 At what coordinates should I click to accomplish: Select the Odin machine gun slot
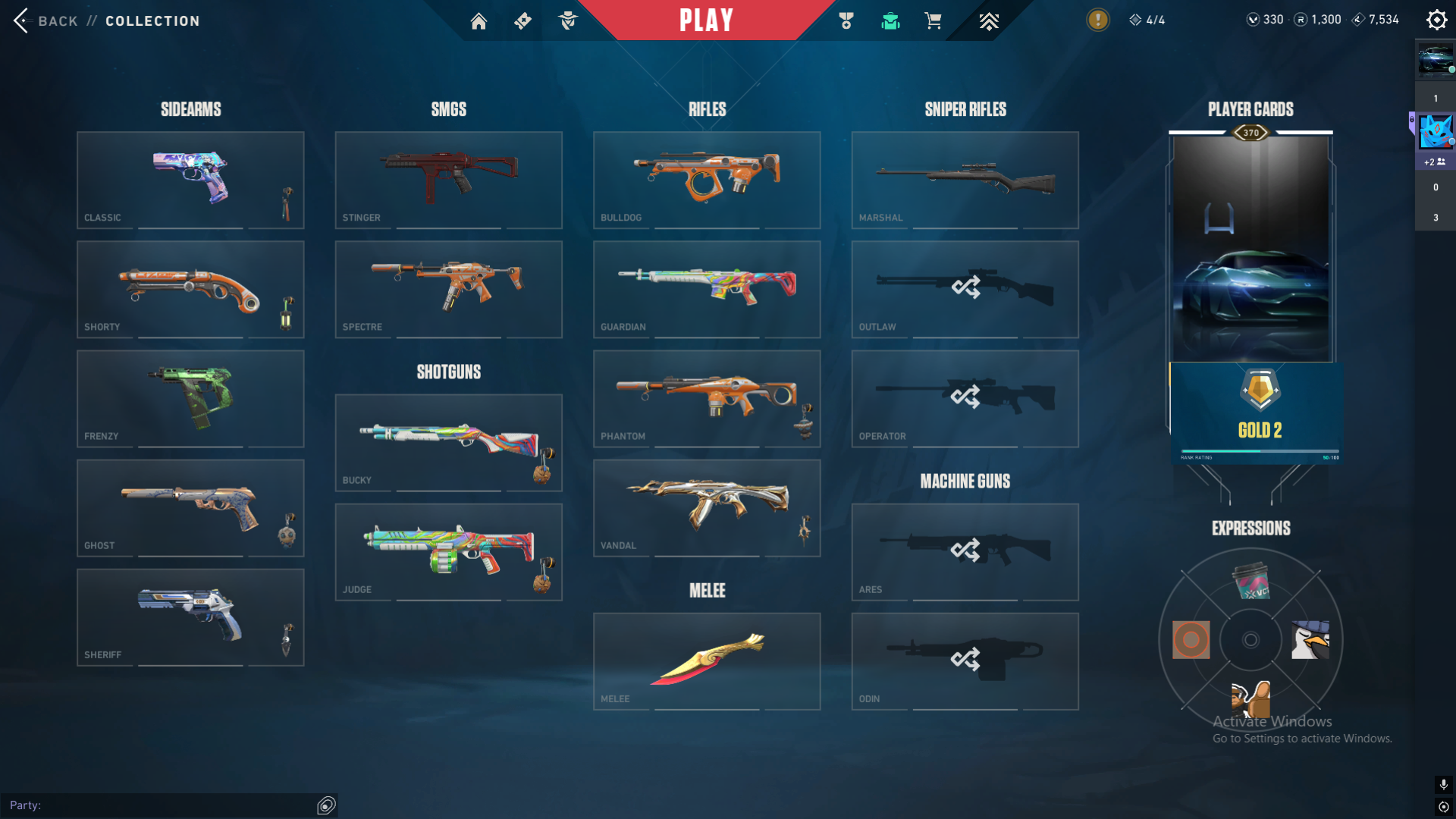click(x=965, y=661)
